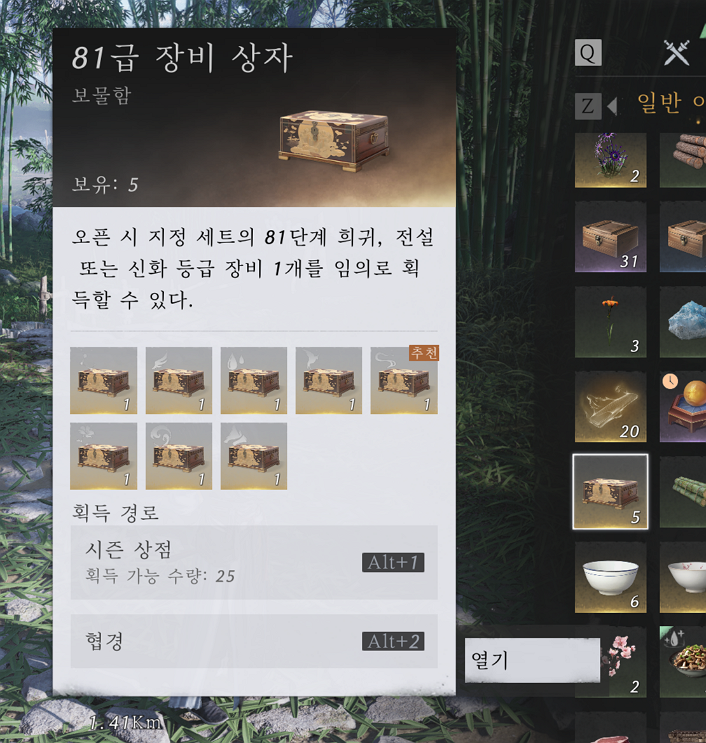This screenshot has width=706, height=743.
Task: Select the green bamboo stalks slot
Action: click(684, 492)
